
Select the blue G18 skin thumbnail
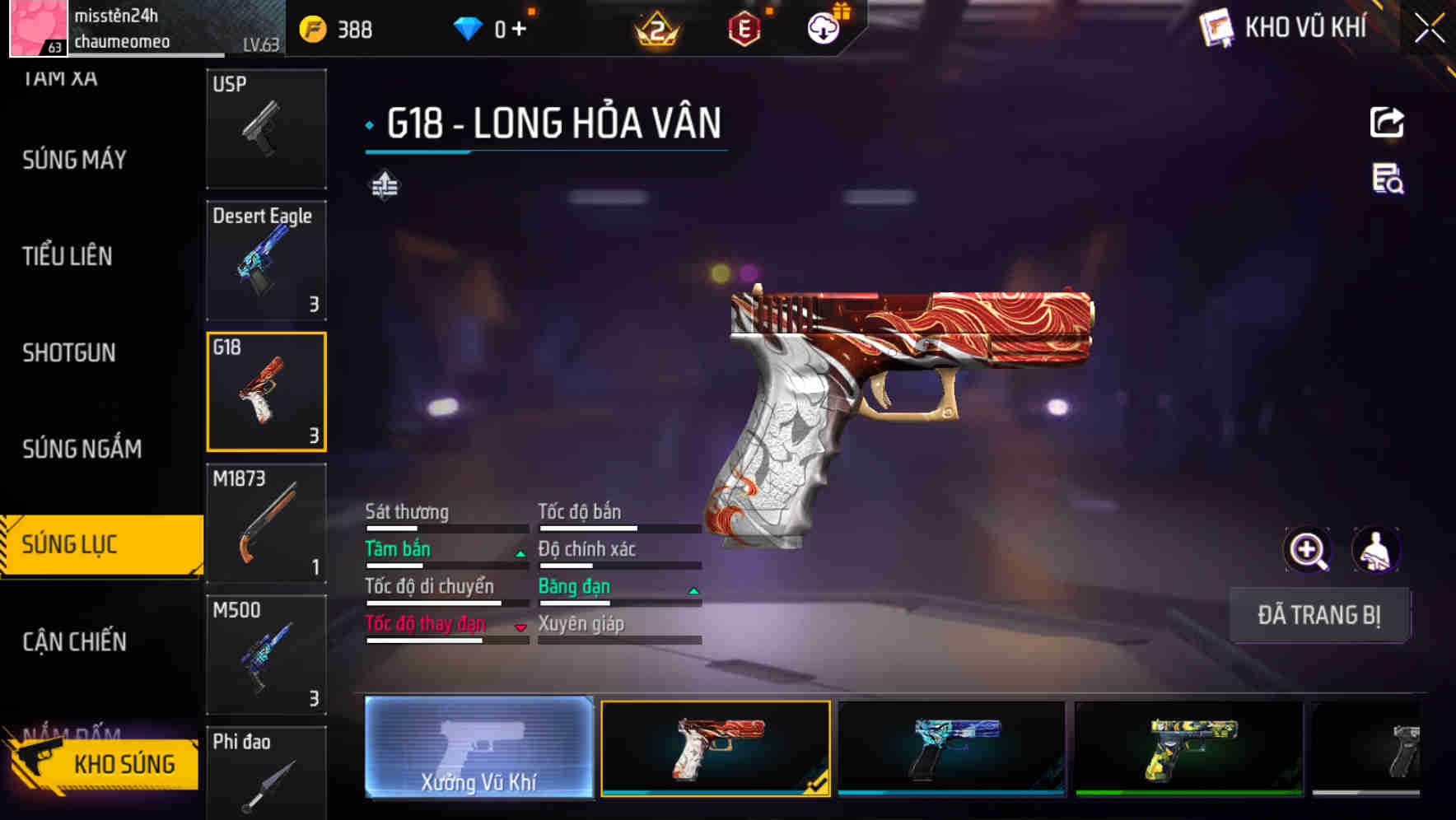tap(951, 748)
